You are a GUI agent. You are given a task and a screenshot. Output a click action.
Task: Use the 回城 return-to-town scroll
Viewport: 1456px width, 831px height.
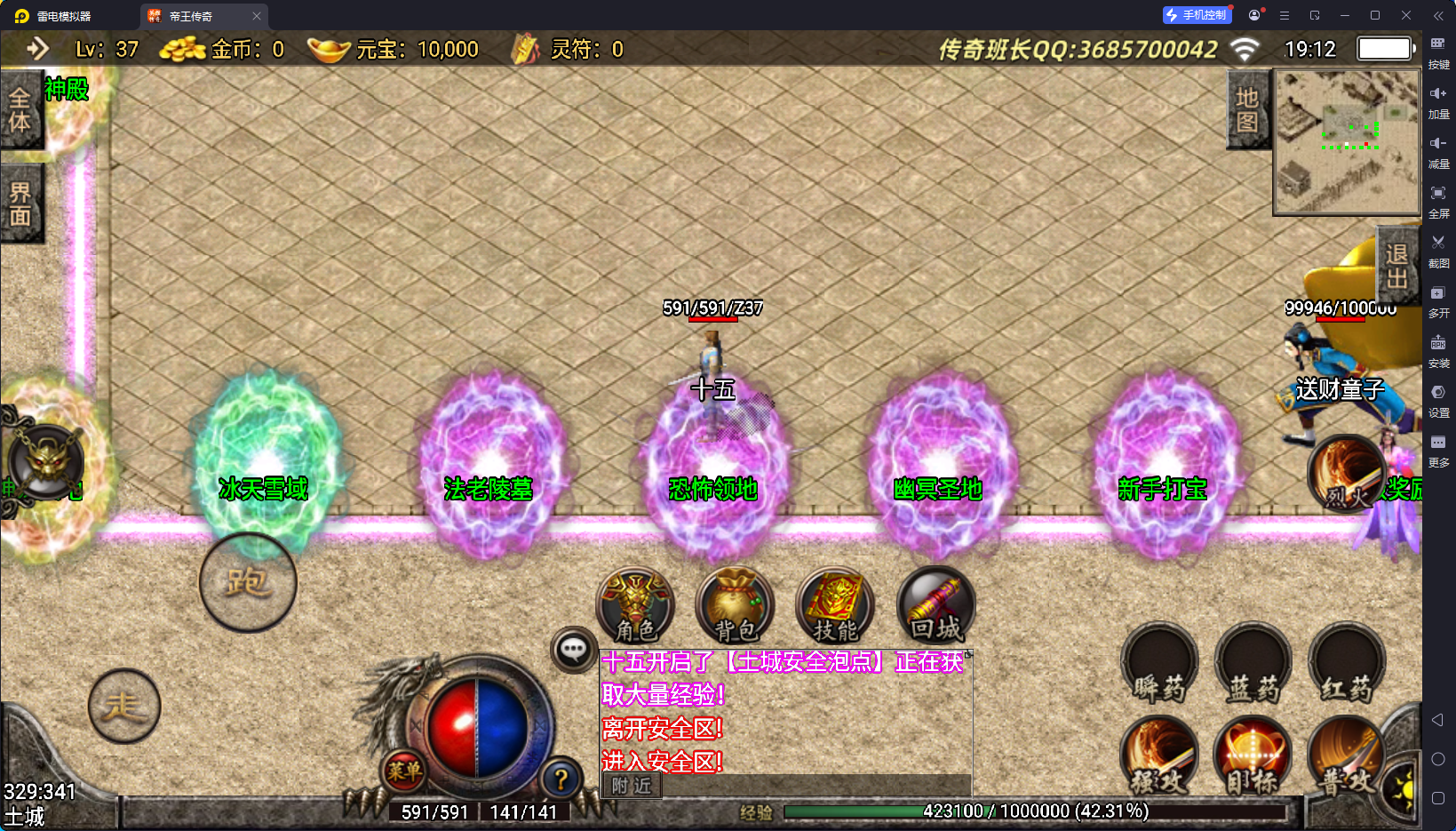click(x=935, y=605)
